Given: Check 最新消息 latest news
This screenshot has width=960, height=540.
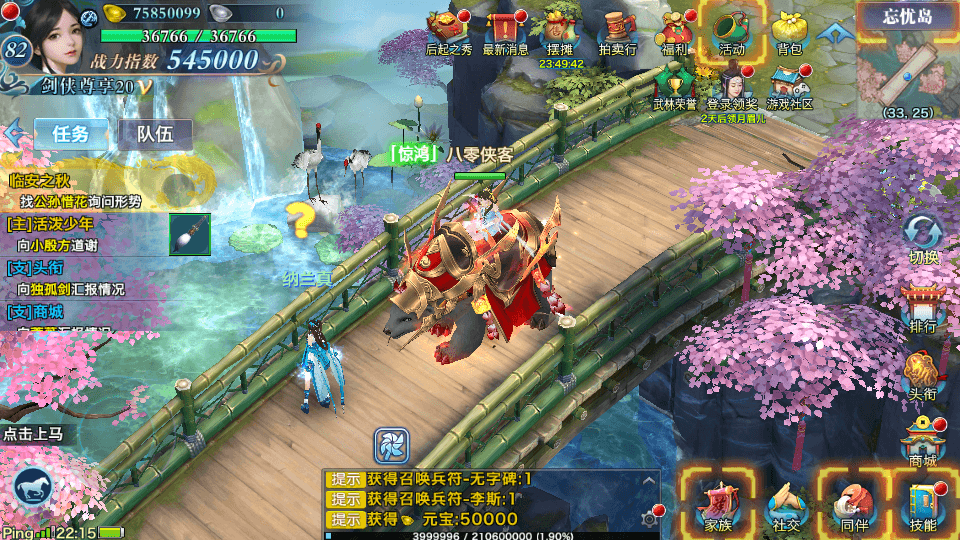Looking at the screenshot, I should click(x=505, y=30).
